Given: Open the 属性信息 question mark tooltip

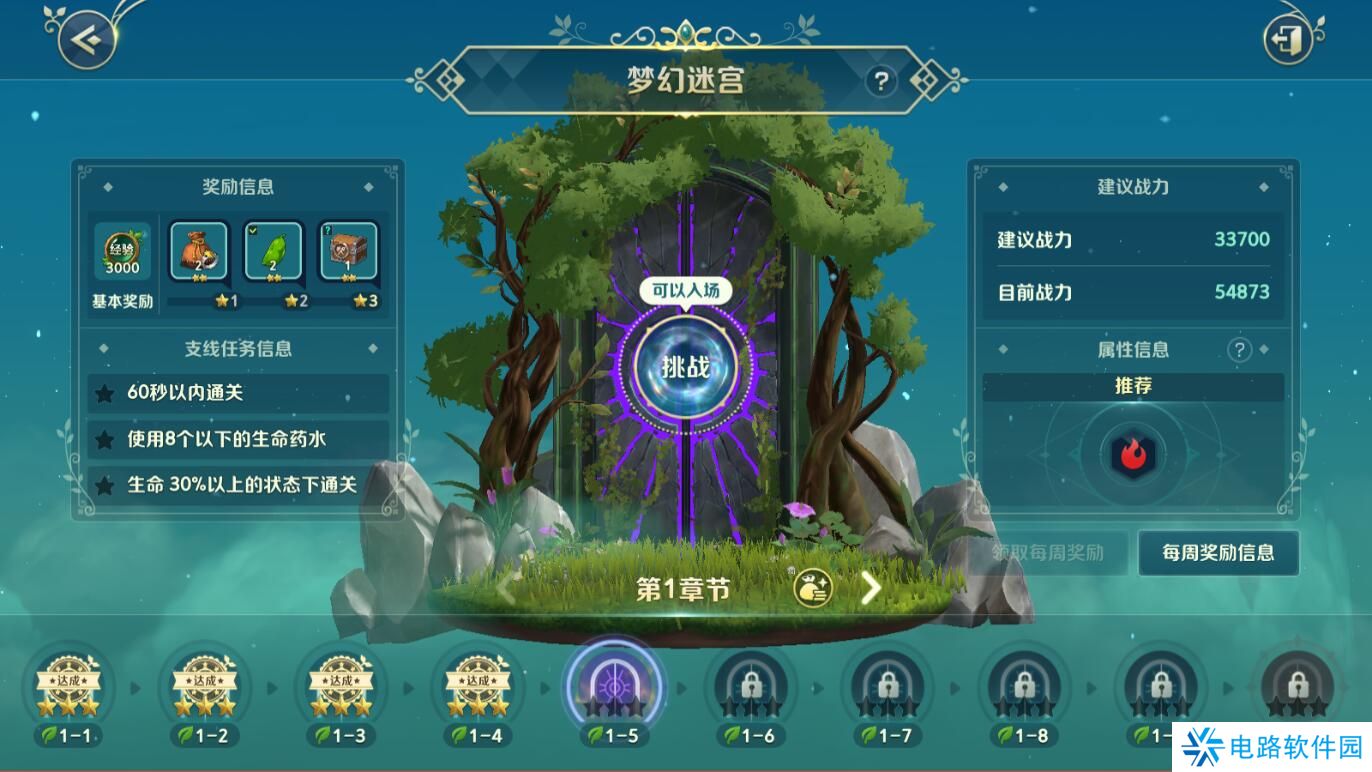Looking at the screenshot, I should tap(1240, 349).
